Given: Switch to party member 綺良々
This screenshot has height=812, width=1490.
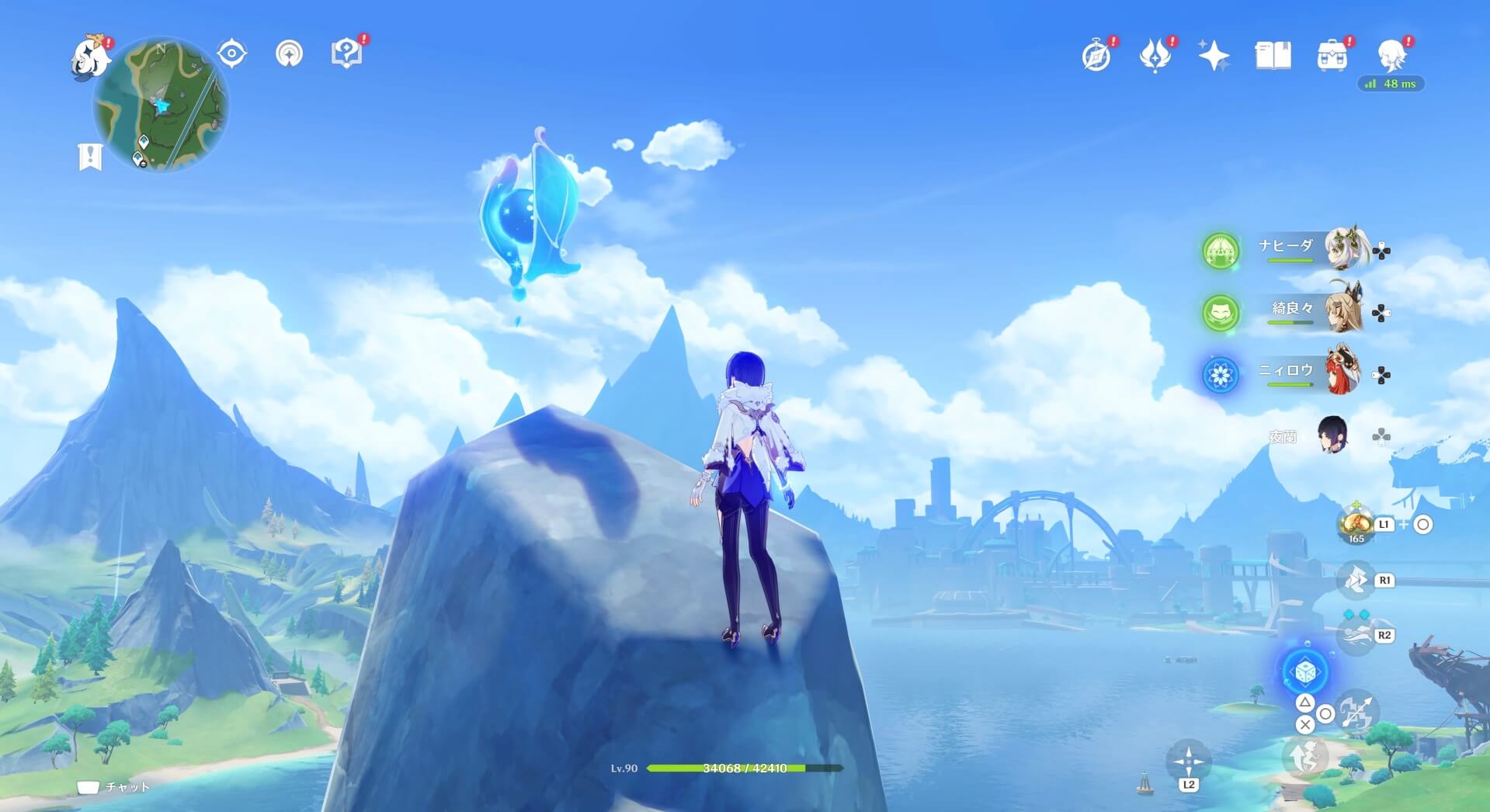Looking at the screenshot, I should pos(1345,311).
